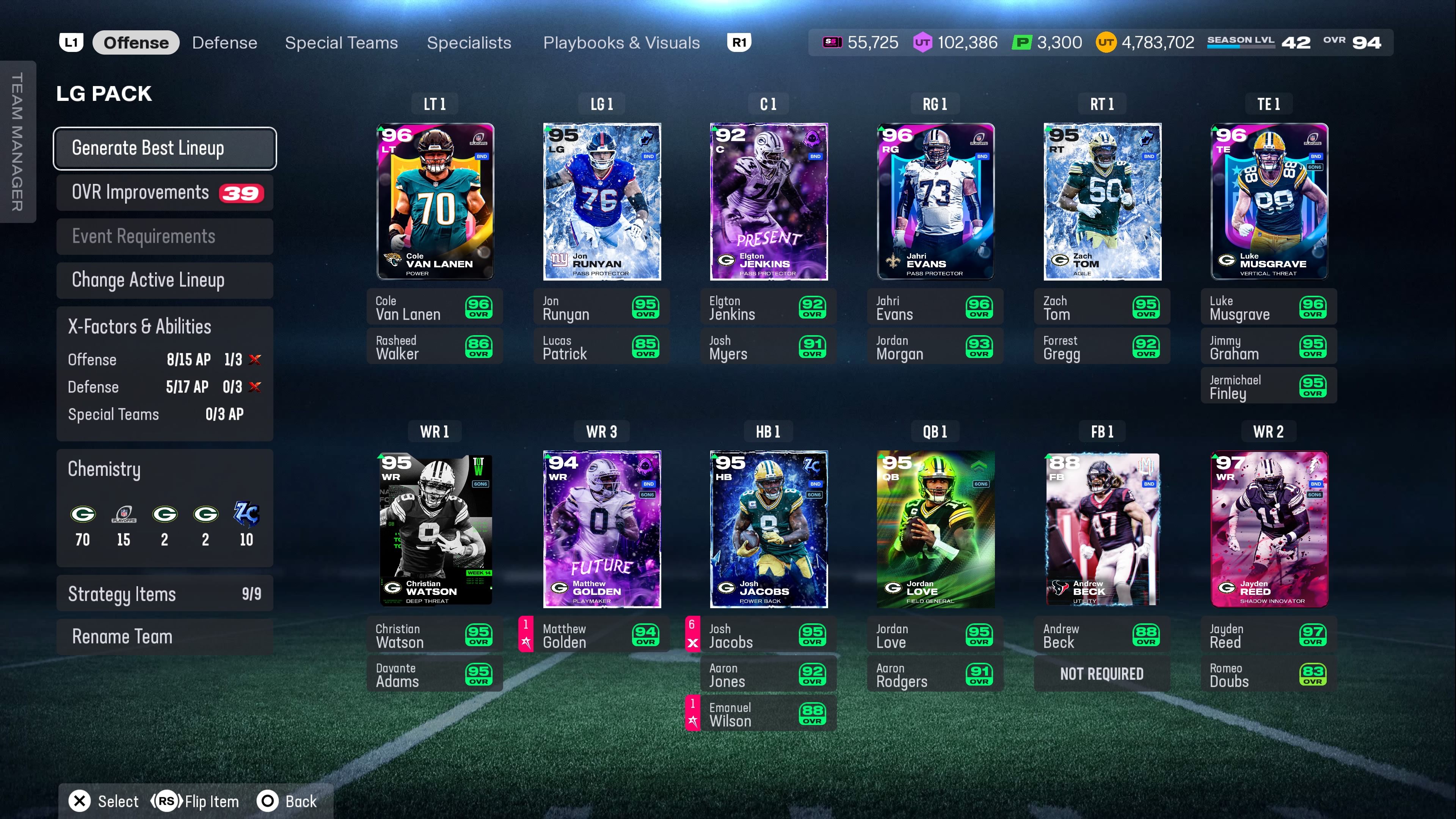Image resolution: width=1456 pixels, height=819 pixels.
Task: Pick the Jon Runyan LG card
Action: tap(601, 201)
